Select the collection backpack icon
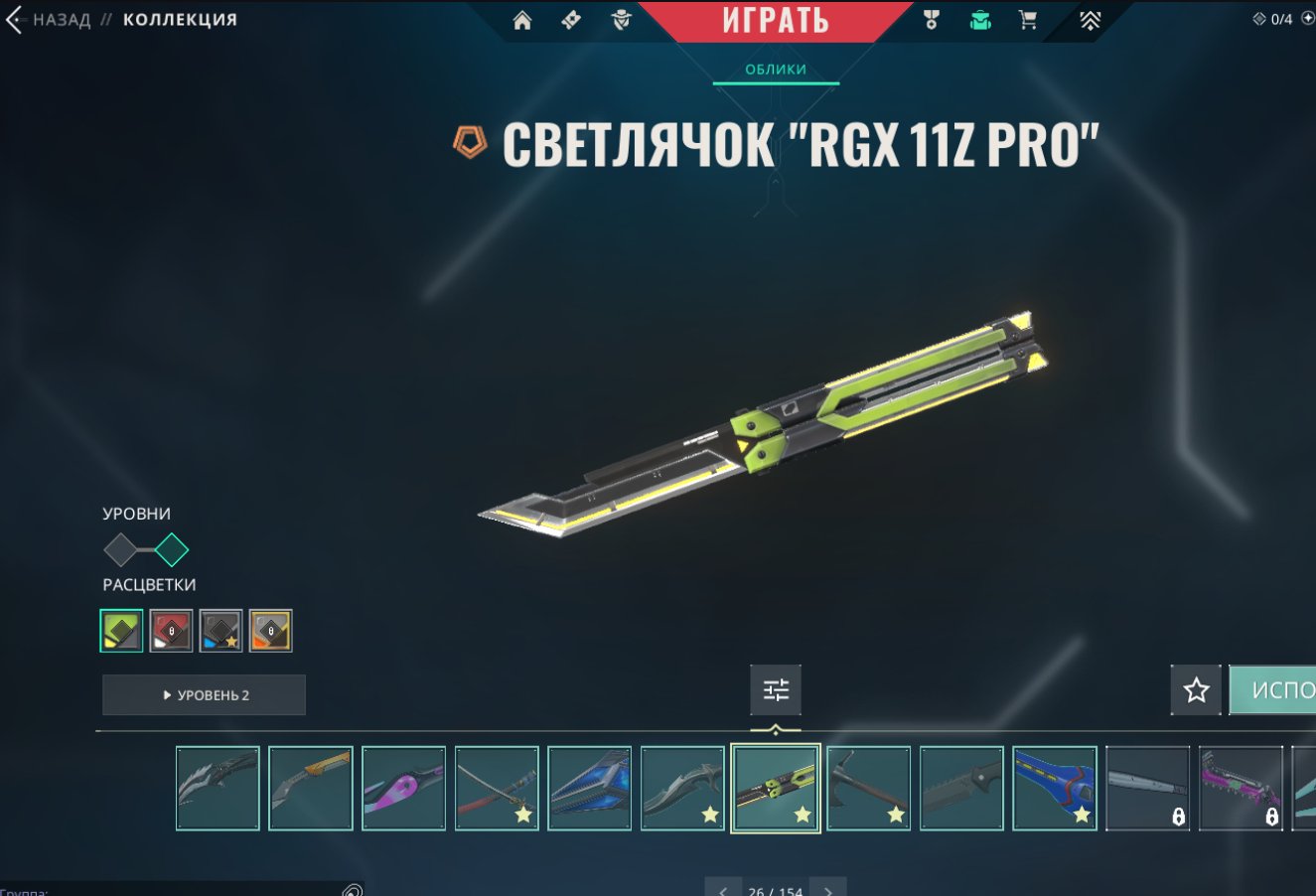 tap(979, 19)
